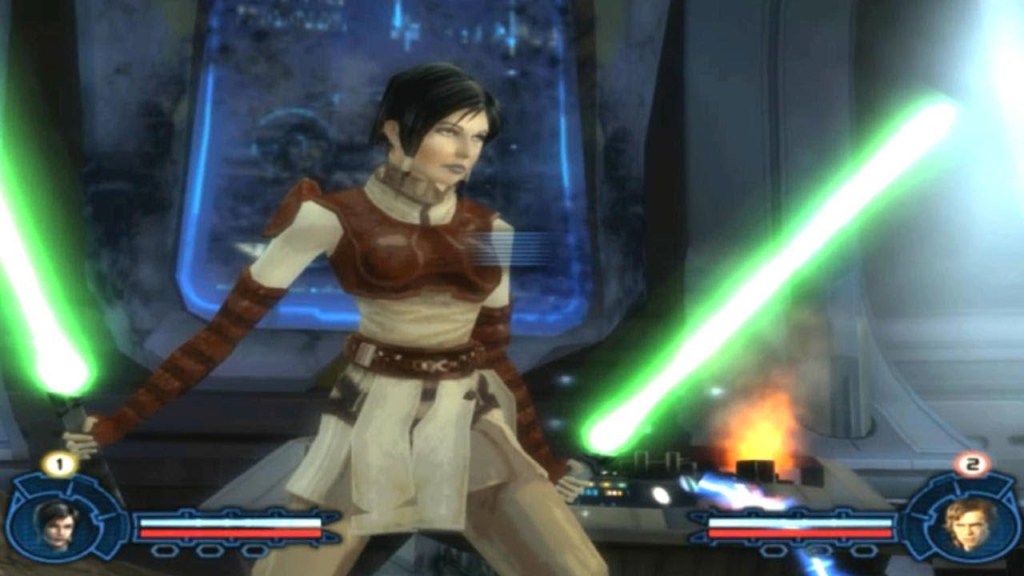1024x576 pixels.
Task: Click the player 2 number badge
Action: (970, 463)
